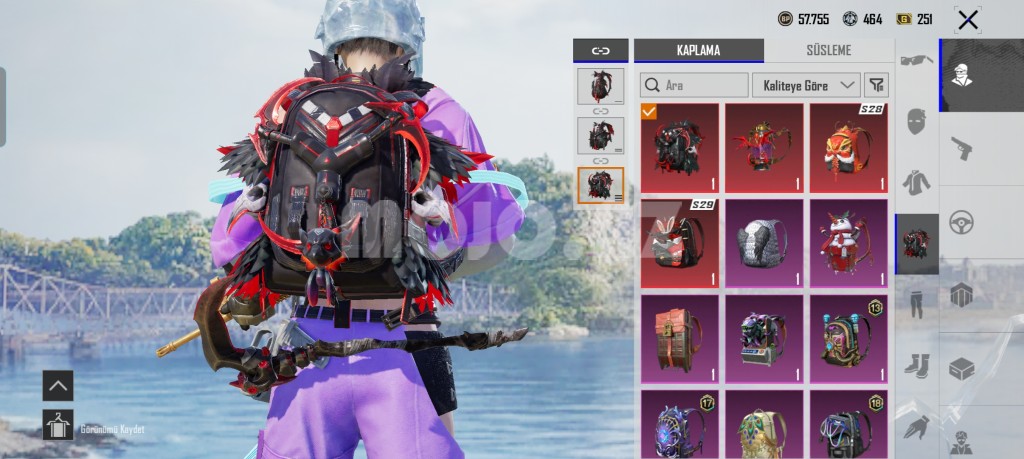Save the look with the hanger button
Screen dimensions: 1024x459
tap(58, 425)
